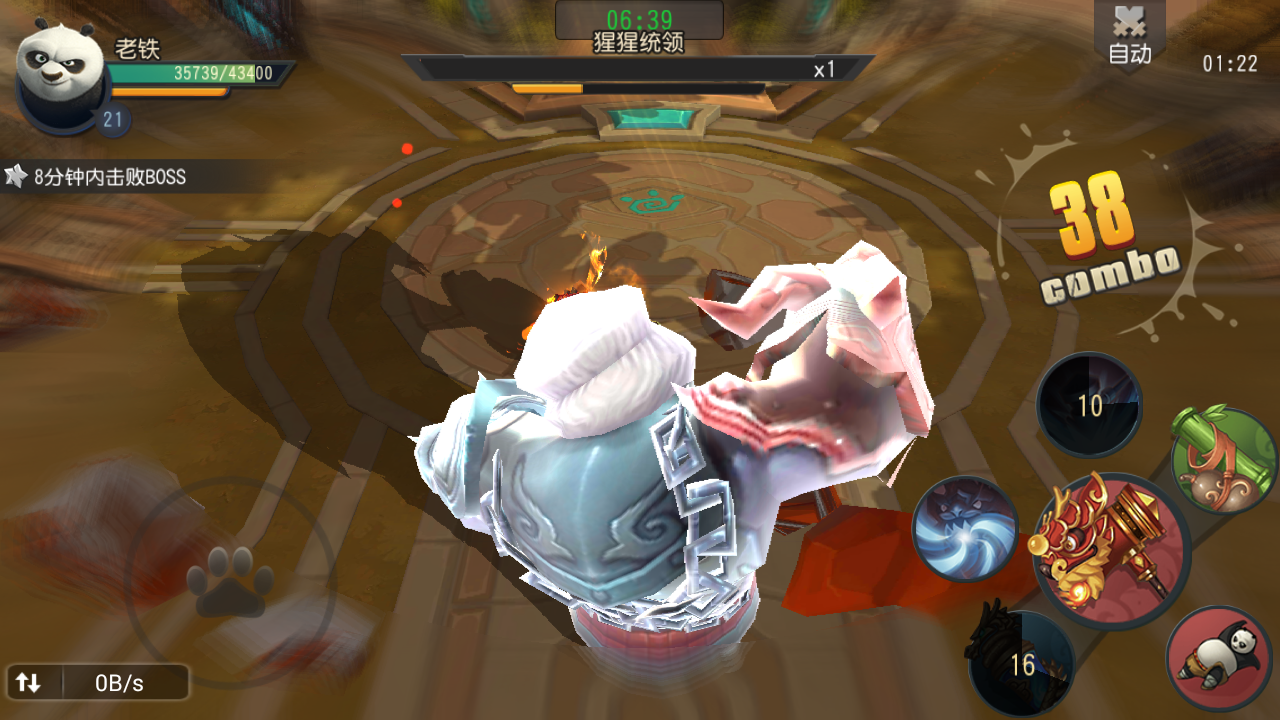1280x720 pixels.
Task: Toggle the 自动 auto-battle button
Action: tap(1130, 38)
